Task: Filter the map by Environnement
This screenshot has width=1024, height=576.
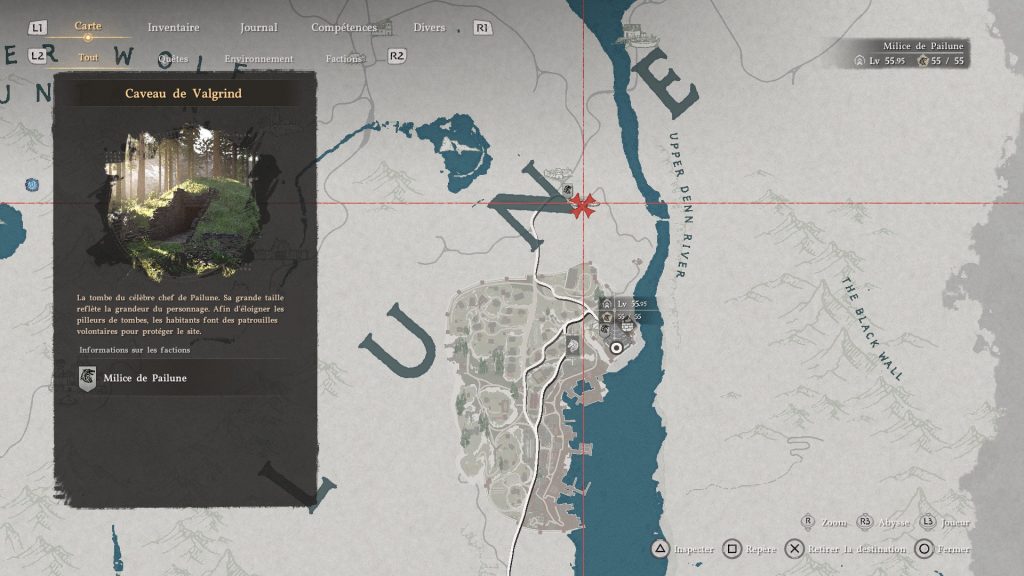Action: 259,58
